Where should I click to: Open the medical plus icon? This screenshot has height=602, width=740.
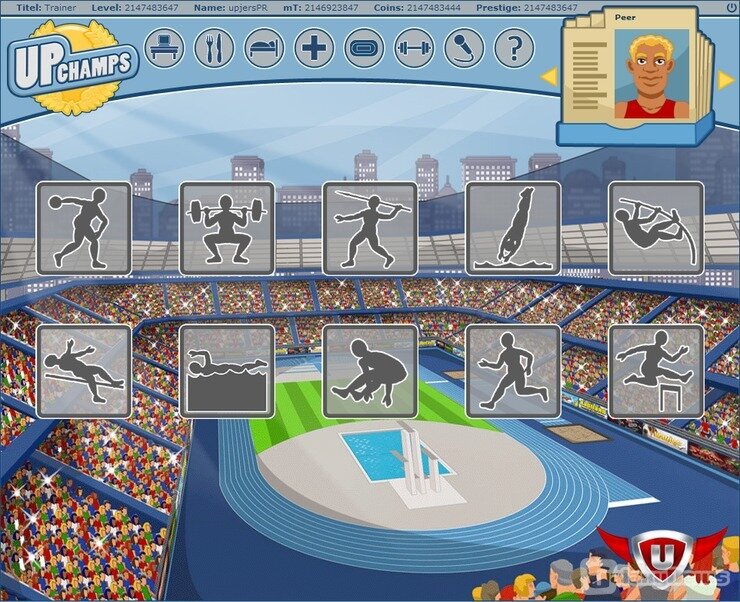[314, 48]
